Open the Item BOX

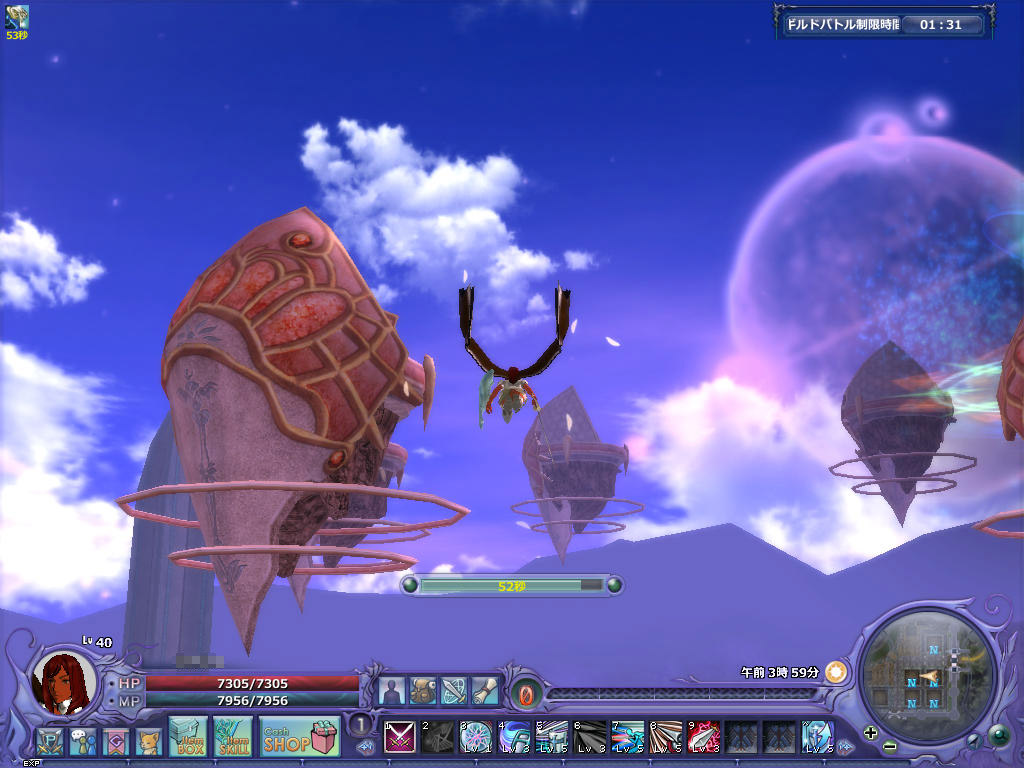pos(188,736)
